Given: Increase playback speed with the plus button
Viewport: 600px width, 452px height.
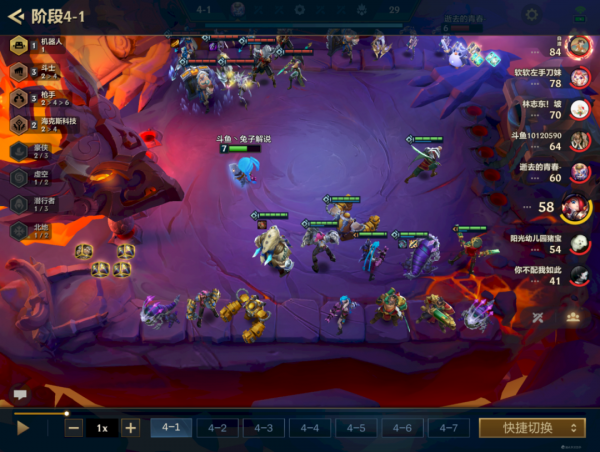Looking at the screenshot, I should point(130,428).
